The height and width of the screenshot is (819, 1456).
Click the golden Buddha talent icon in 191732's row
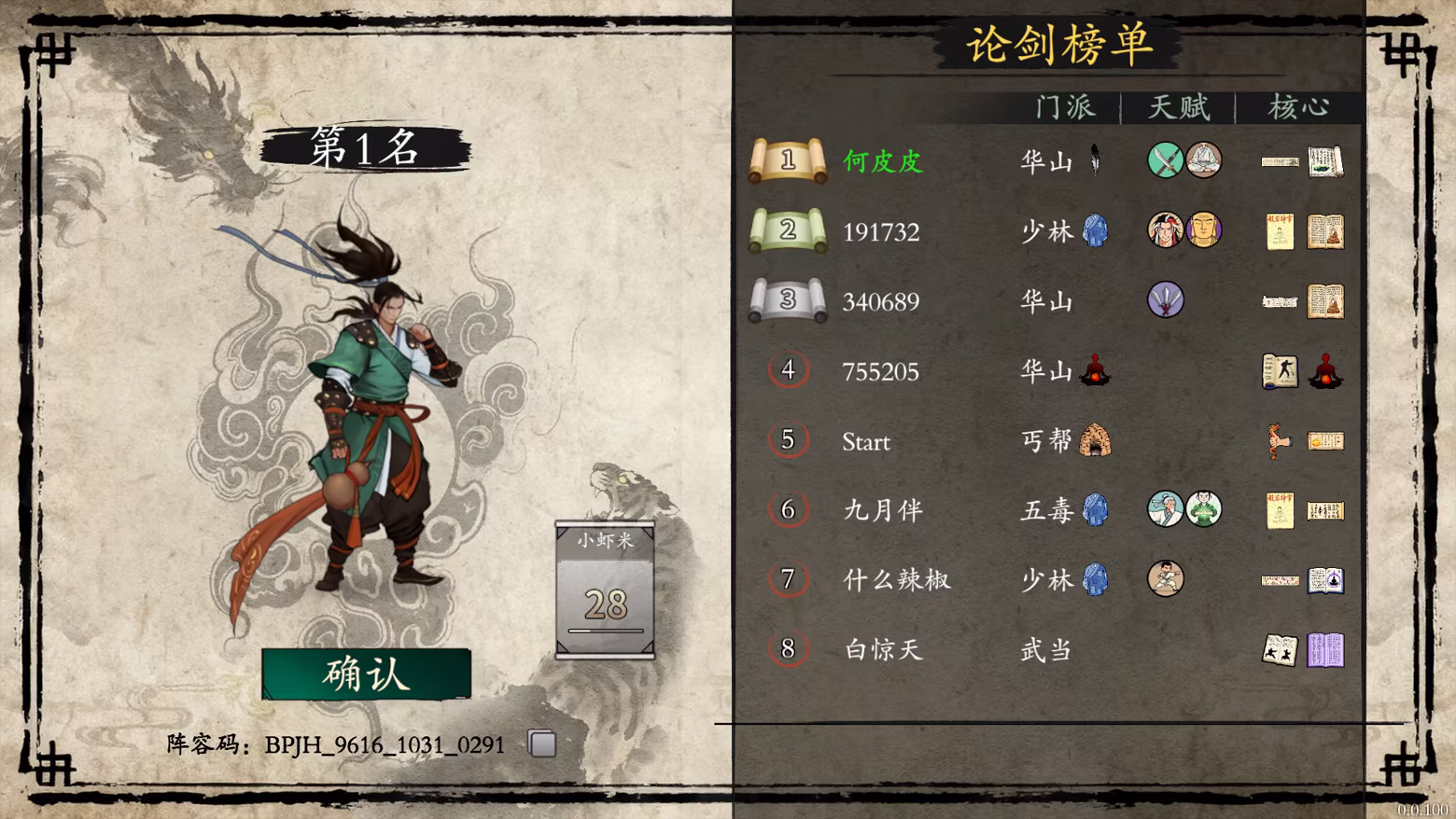coord(1202,229)
